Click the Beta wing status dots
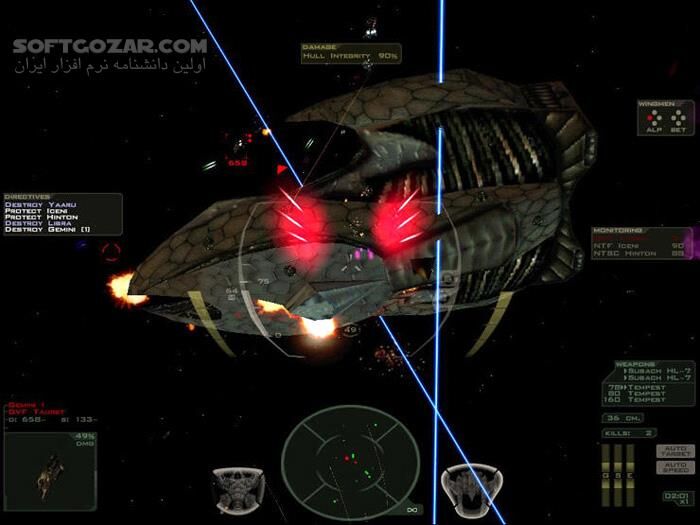This screenshot has width=700, height=525. click(x=677, y=118)
